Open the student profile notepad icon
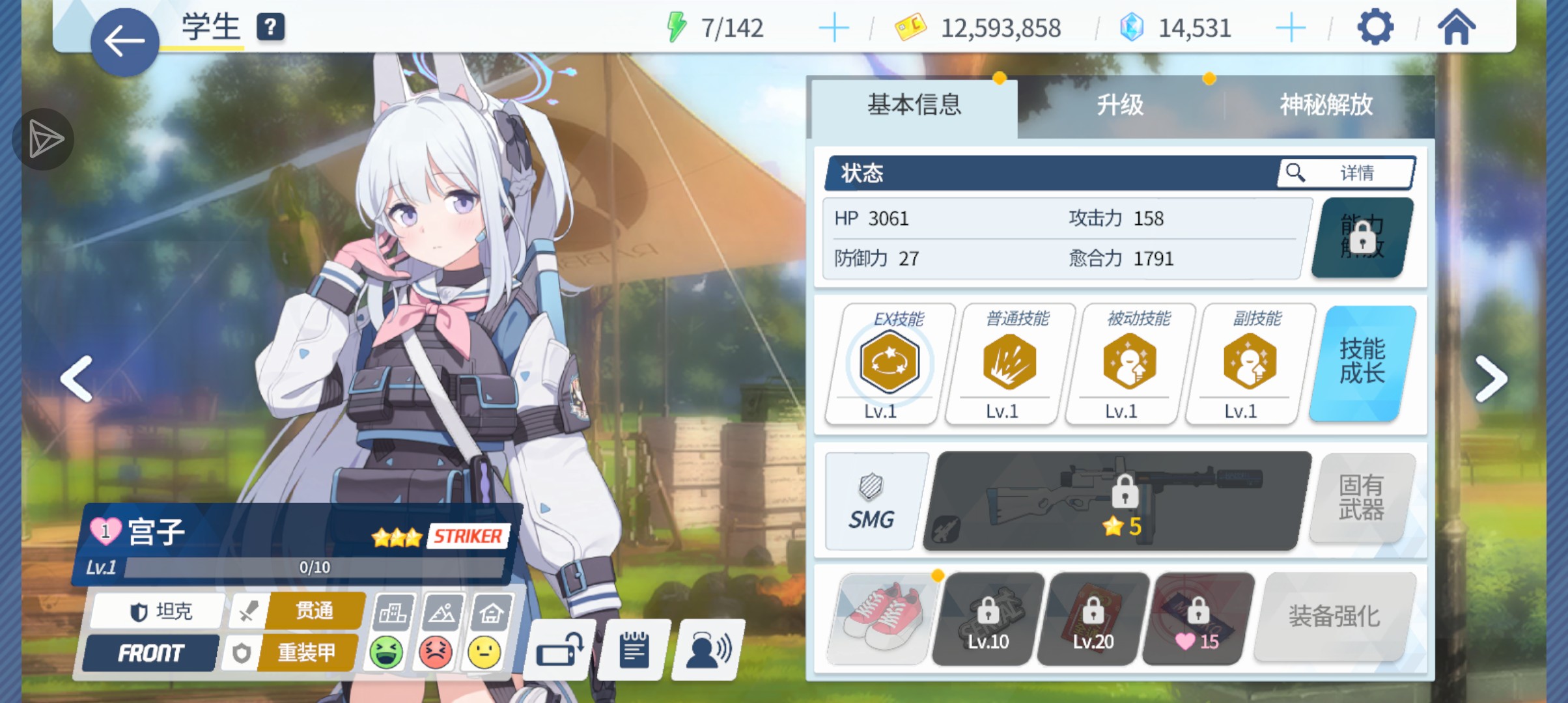This screenshot has height=703, width=1568. [x=634, y=650]
